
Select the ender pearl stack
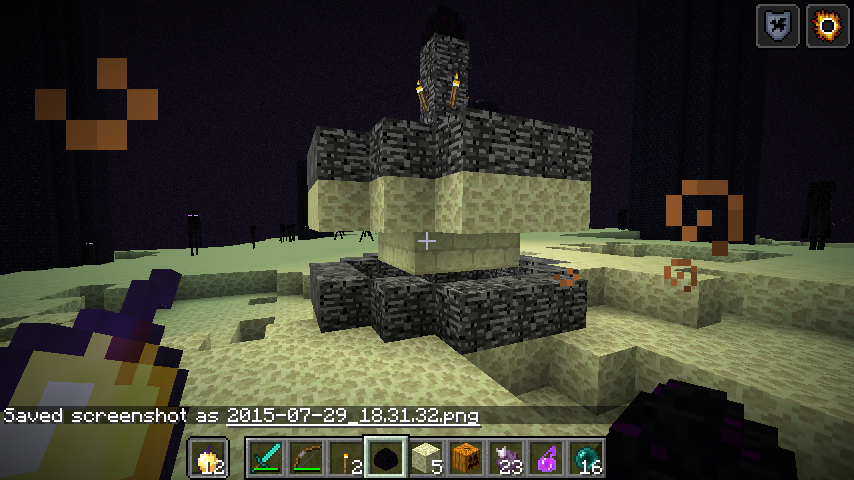[586, 459]
